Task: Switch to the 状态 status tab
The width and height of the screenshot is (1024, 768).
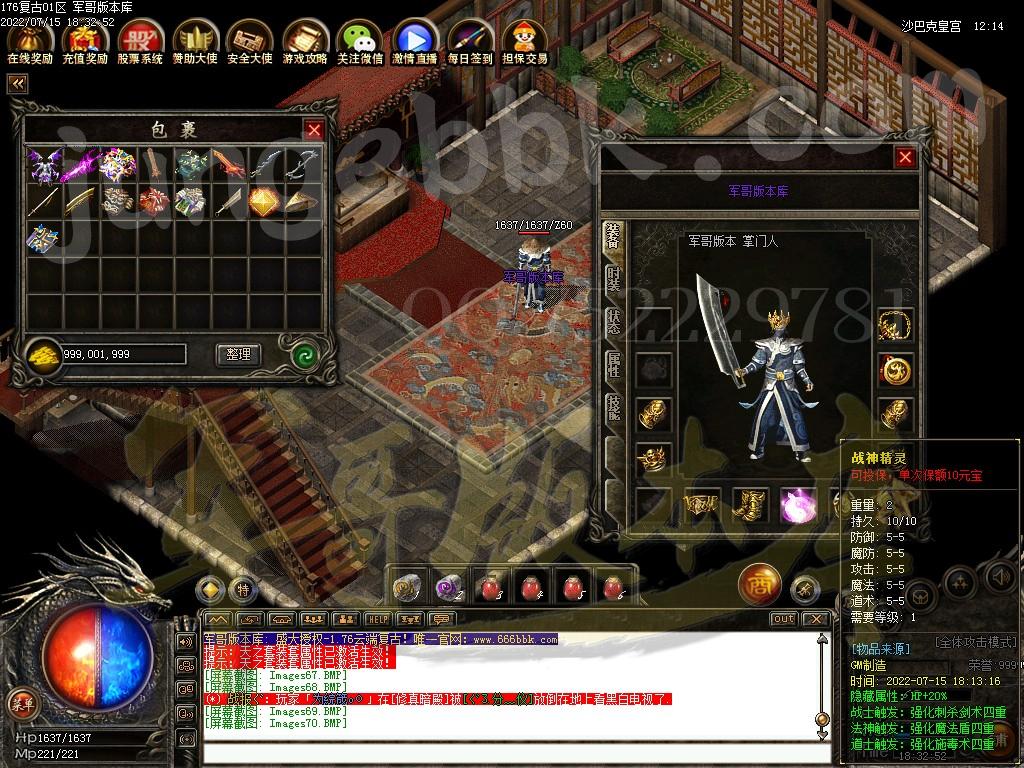Action: pos(613,323)
